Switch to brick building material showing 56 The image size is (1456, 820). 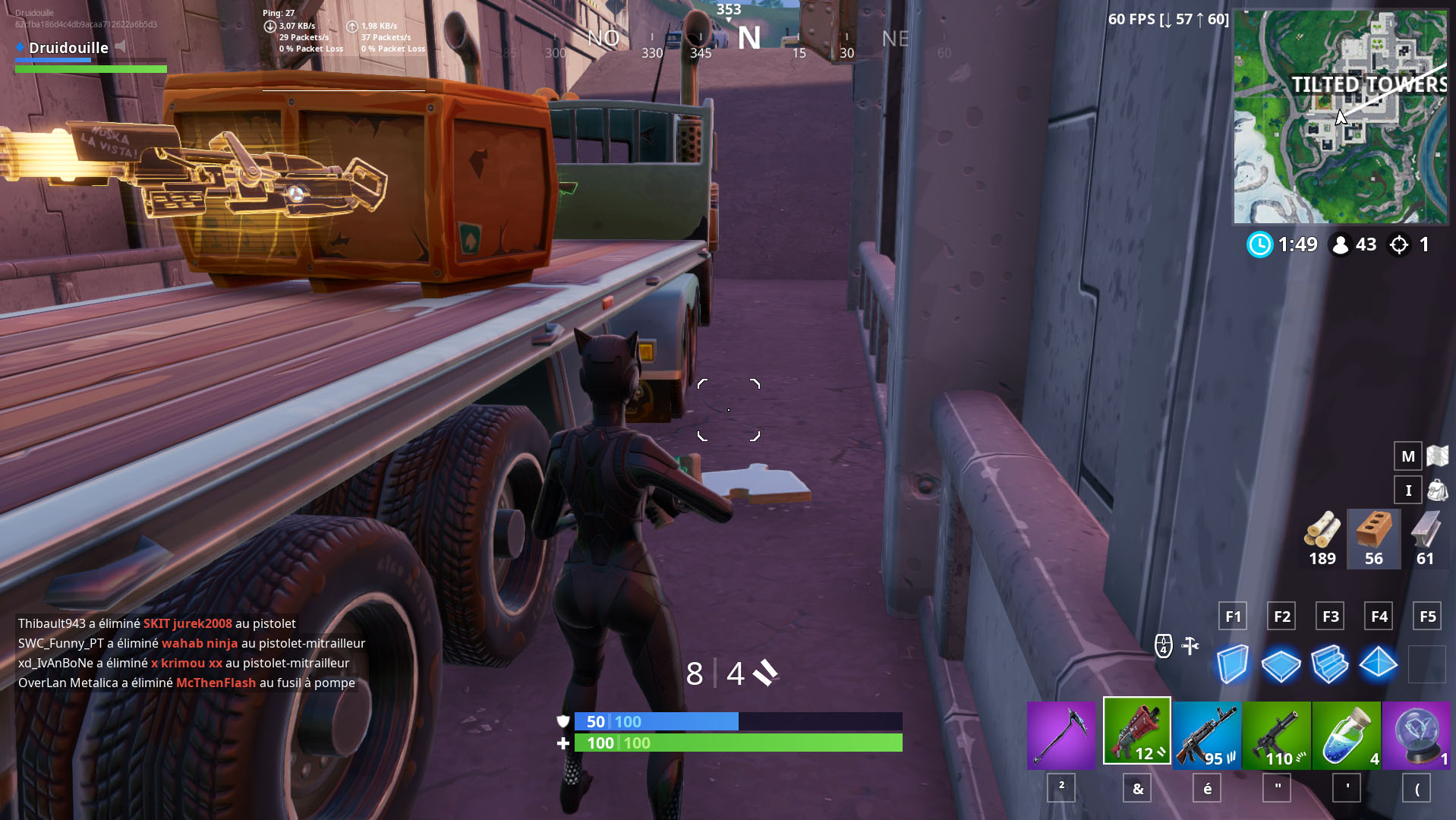coord(1373,538)
